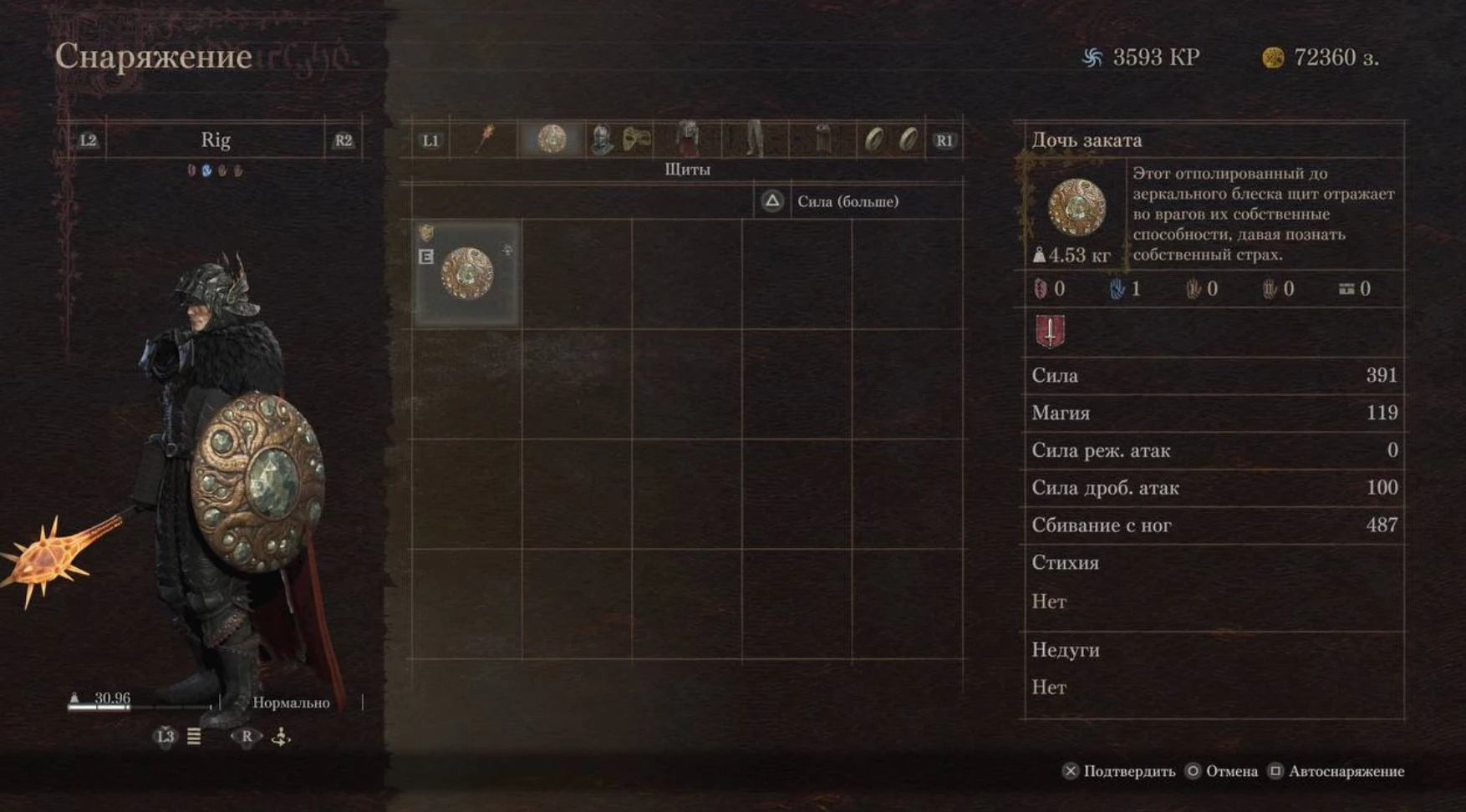The image size is (1466, 812).
Task: Open the cloak category tab
Action: pyautogui.click(x=823, y=140)
